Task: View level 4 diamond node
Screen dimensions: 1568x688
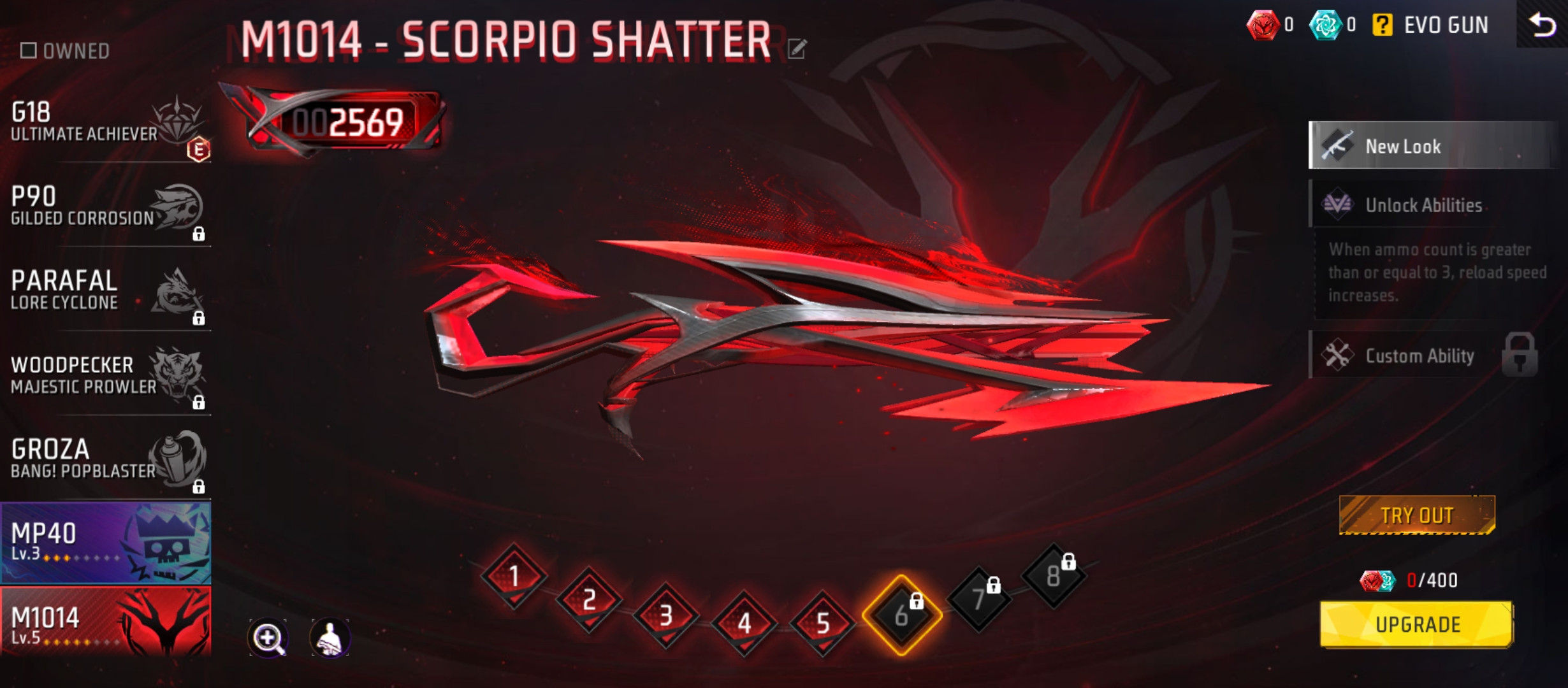Action: [x=744, y=623]
